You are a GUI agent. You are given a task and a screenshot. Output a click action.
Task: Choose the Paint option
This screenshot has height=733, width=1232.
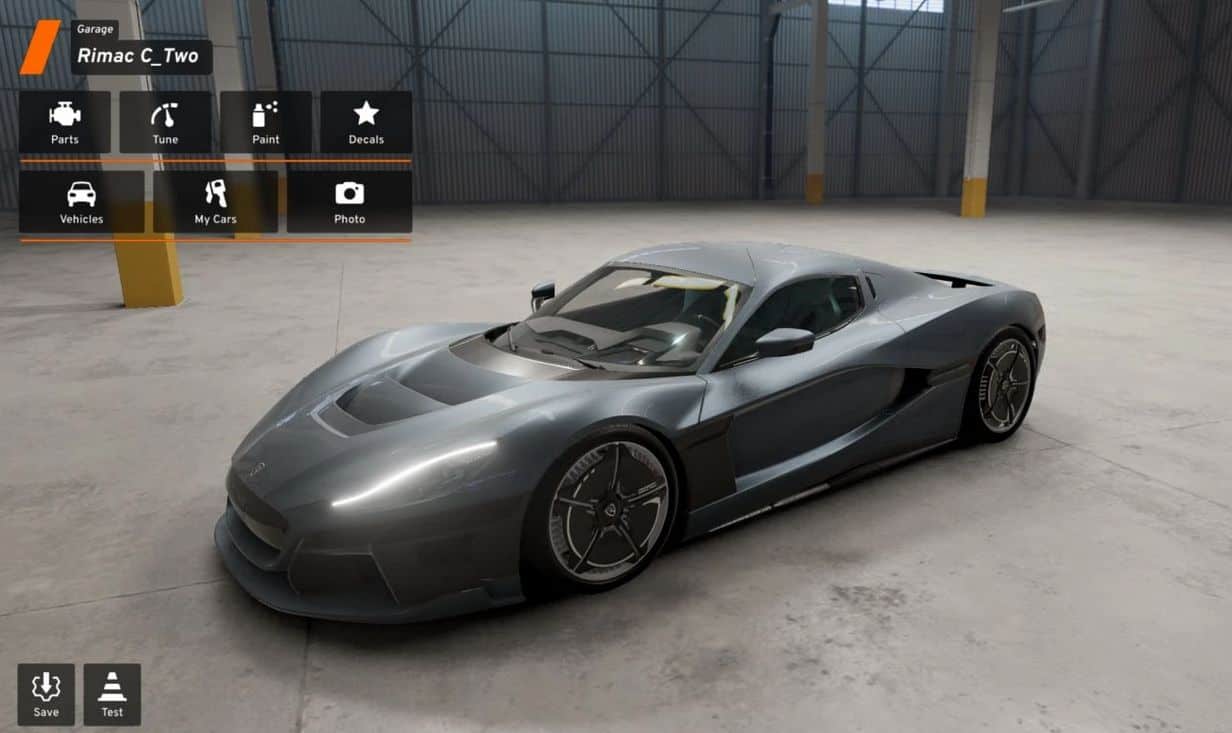pyautogui.click(x=266, y=122)
